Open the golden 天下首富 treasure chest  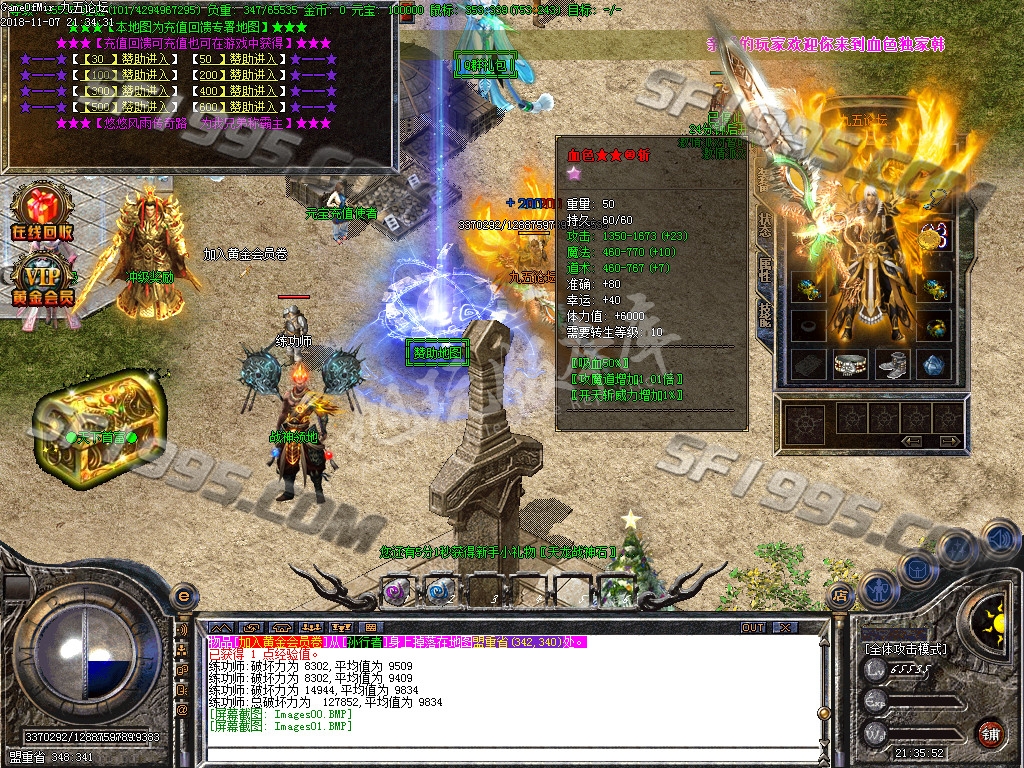[98, 419]
